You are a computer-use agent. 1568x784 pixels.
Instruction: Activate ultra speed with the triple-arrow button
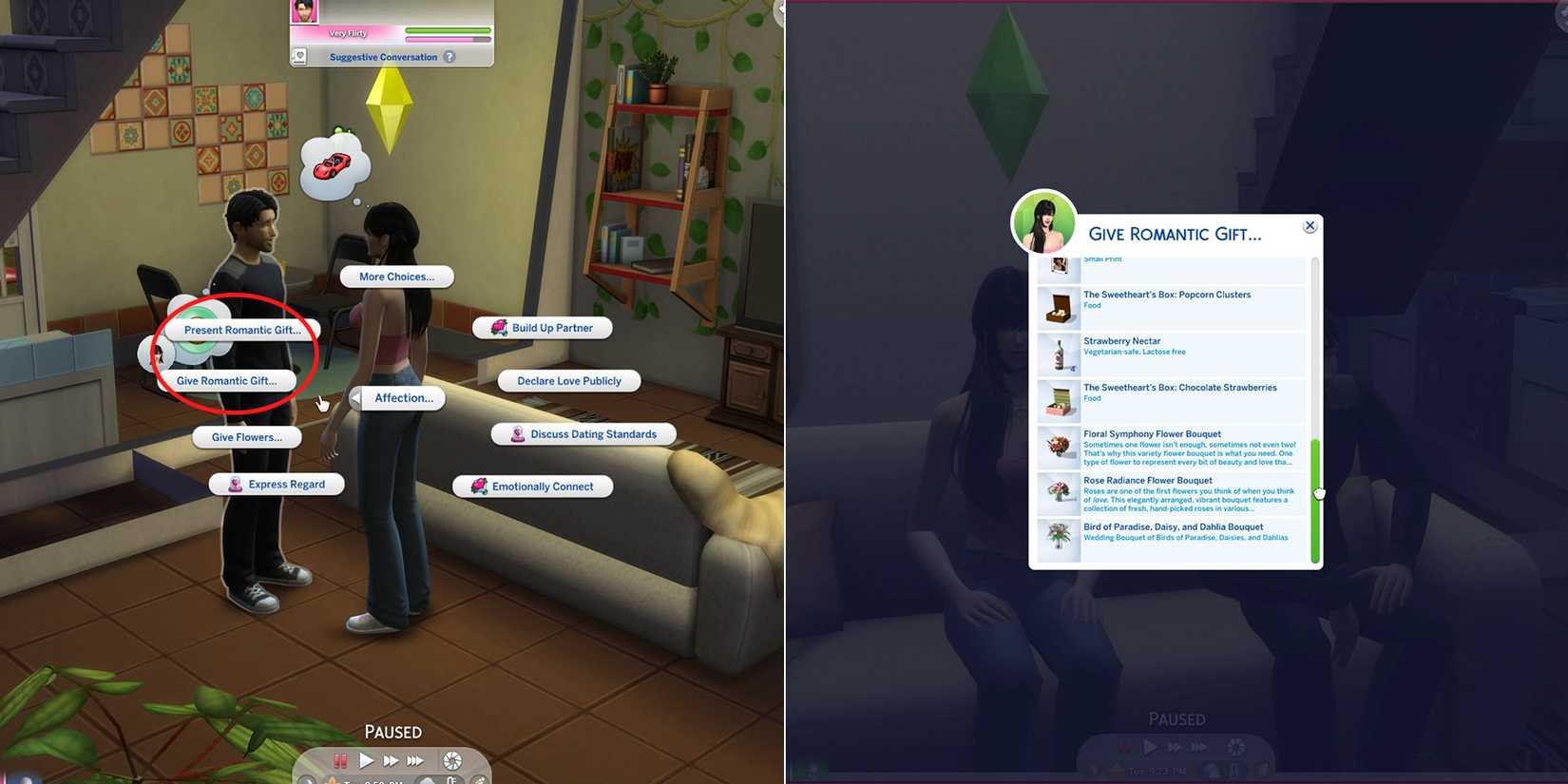[414, 760]
